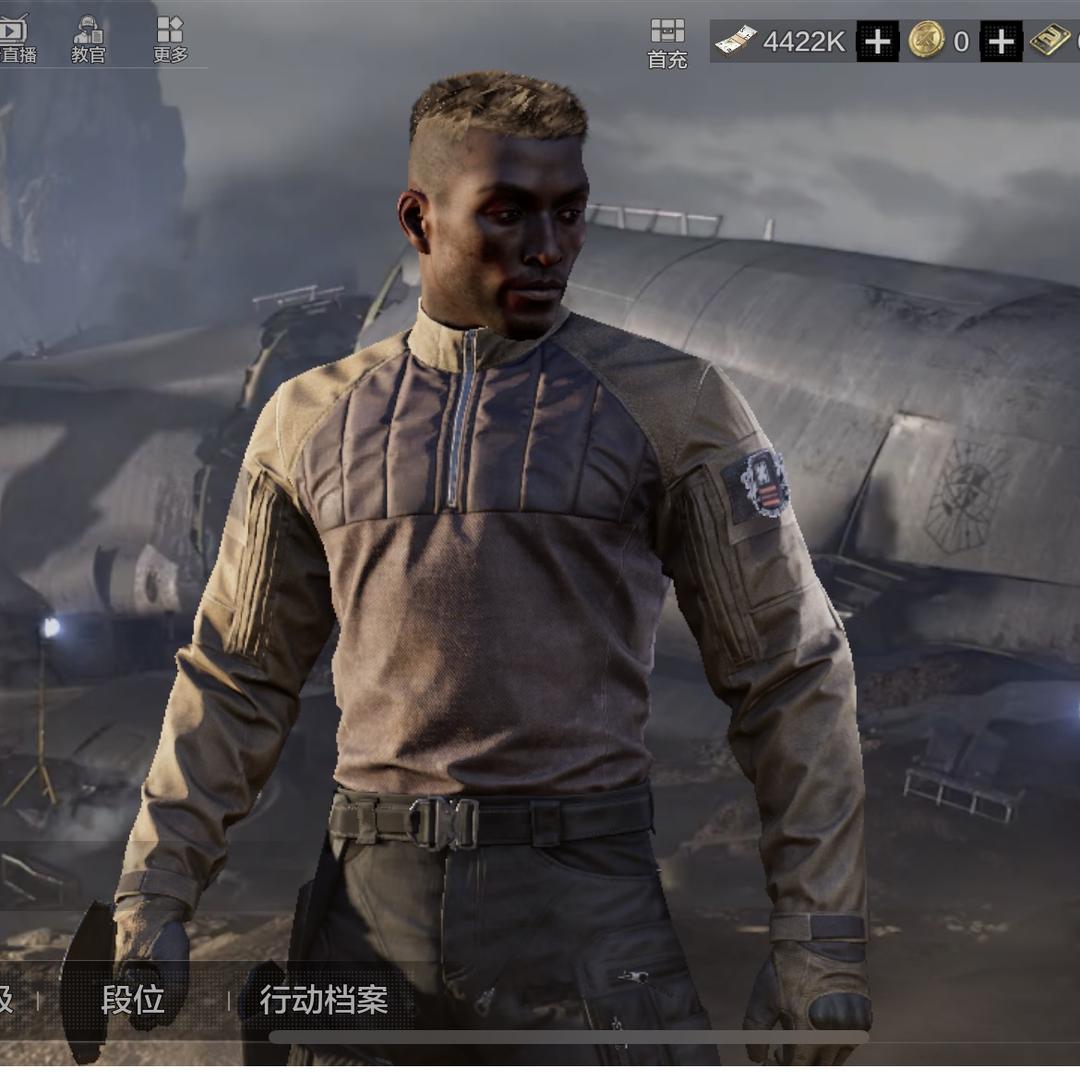Add more cash next to 4422K
Image resolution: width=1080 pixels, height=1080 pixels.
pos(878,42)
